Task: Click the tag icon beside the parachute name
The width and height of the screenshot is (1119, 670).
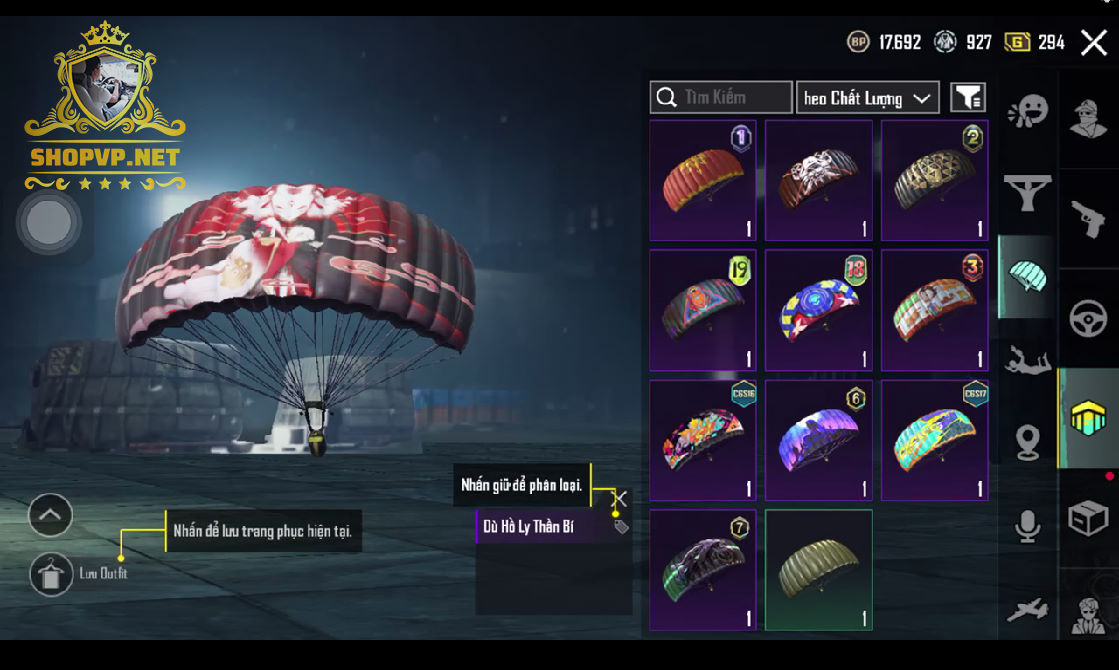Action: pos(621,526)
